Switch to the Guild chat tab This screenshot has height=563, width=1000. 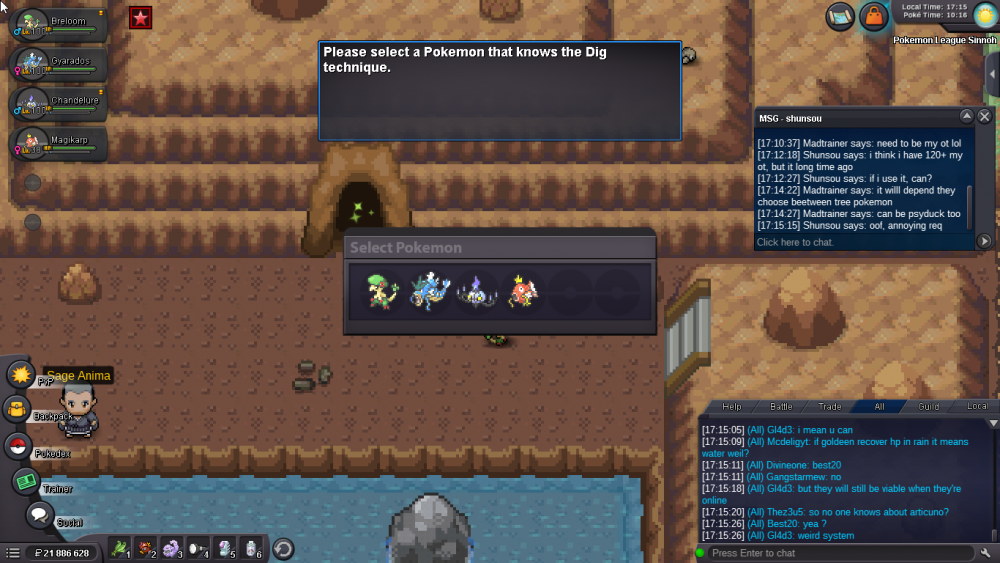tap(929, 406)
